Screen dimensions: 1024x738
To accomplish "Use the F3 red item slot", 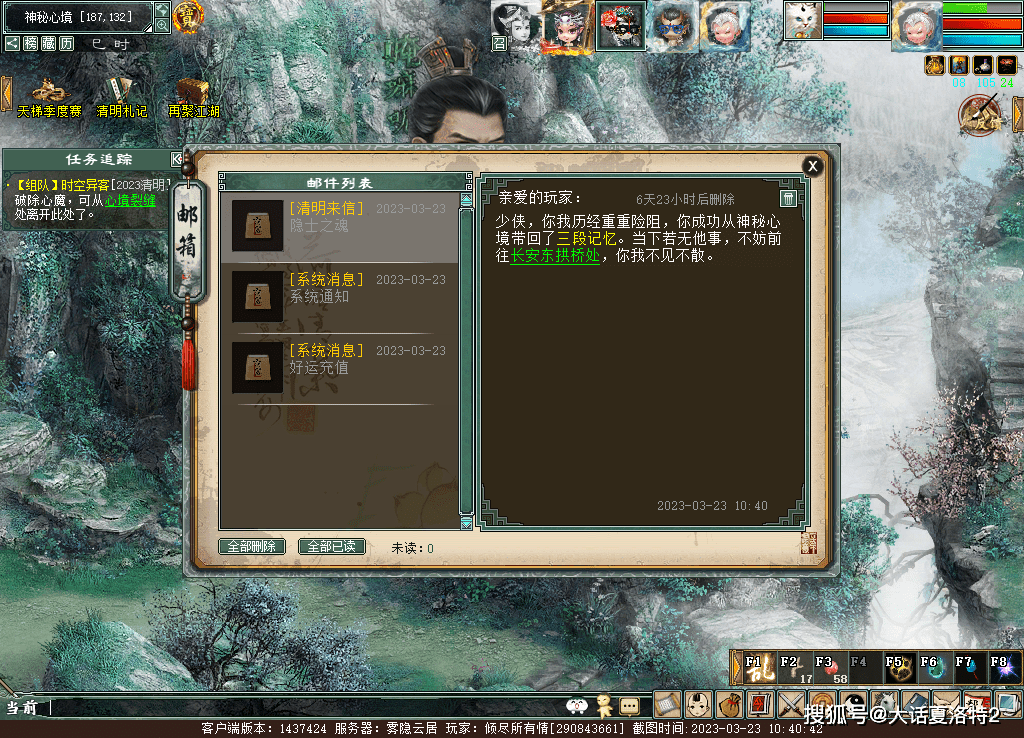I will click(x=829, y=668).
